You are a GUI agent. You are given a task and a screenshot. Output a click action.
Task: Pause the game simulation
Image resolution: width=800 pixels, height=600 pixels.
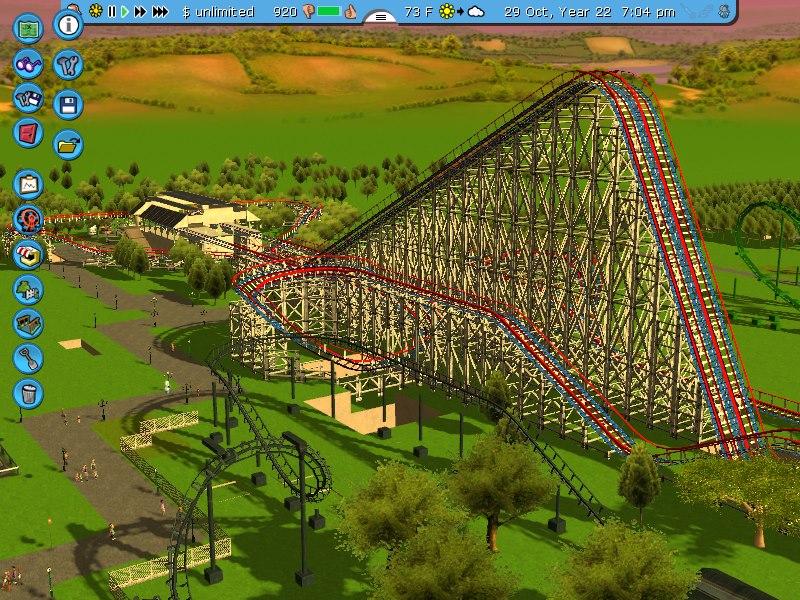coord(111,12)
